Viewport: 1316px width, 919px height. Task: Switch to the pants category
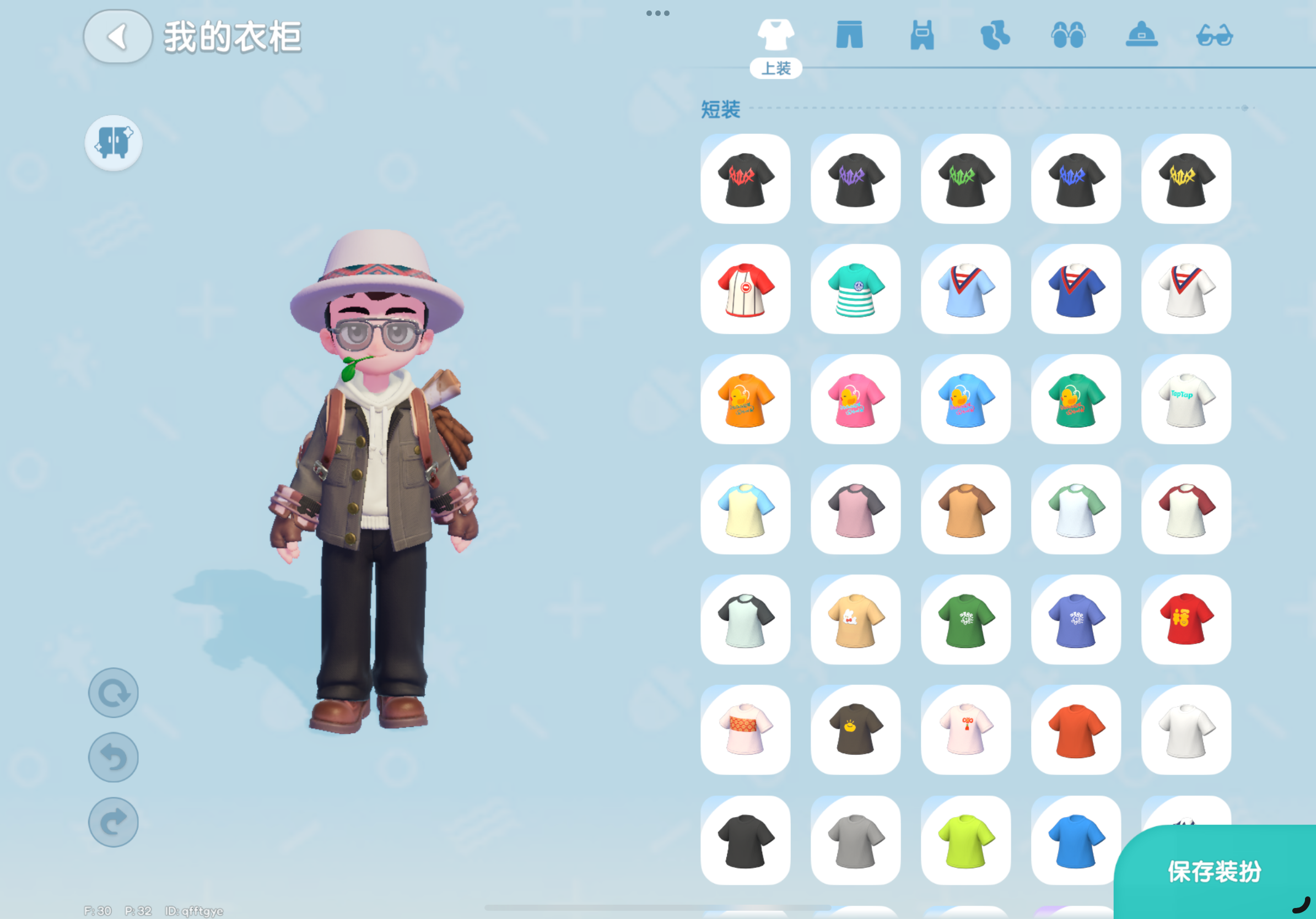point(850,35)
